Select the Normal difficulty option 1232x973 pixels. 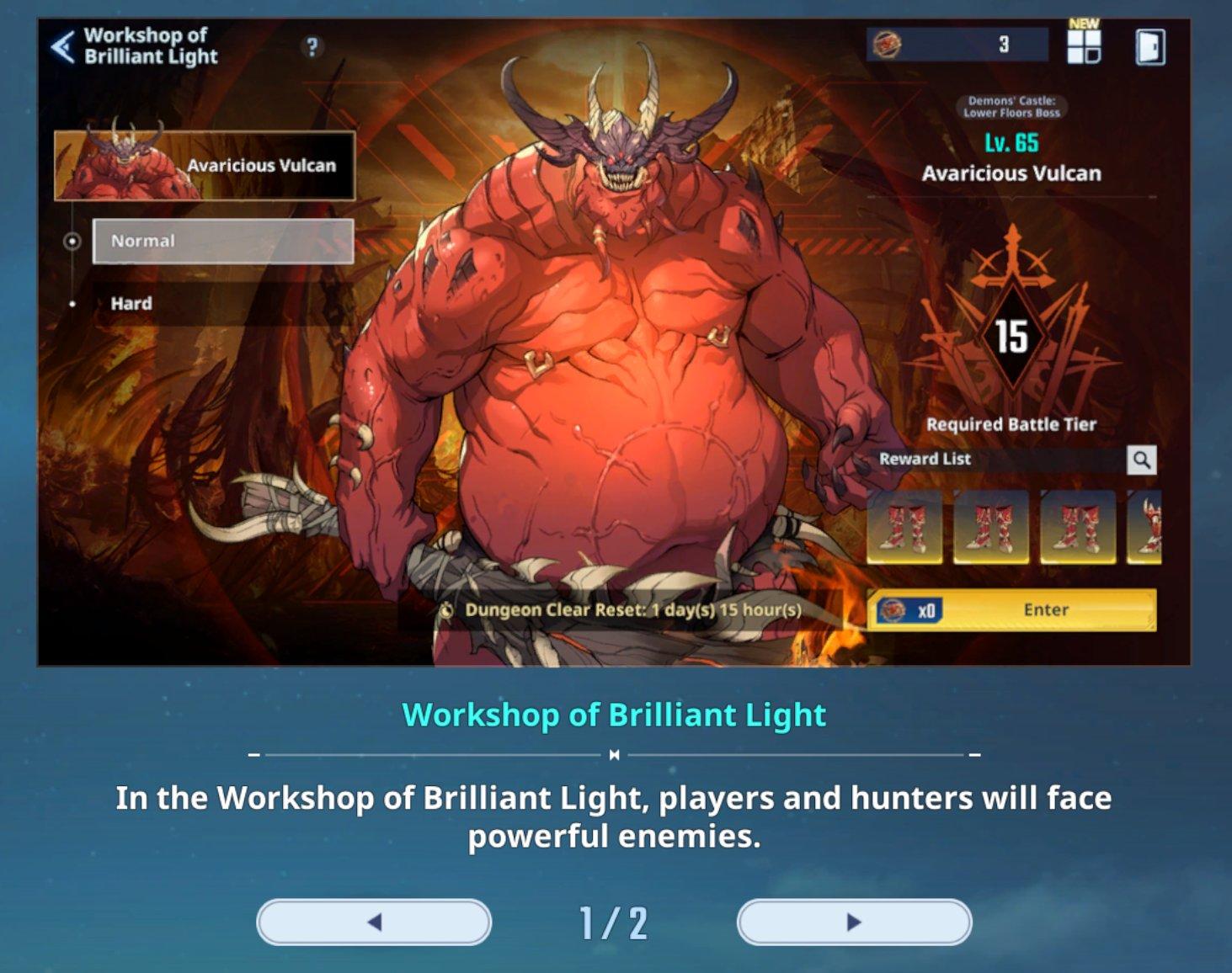tap(222, 241)
